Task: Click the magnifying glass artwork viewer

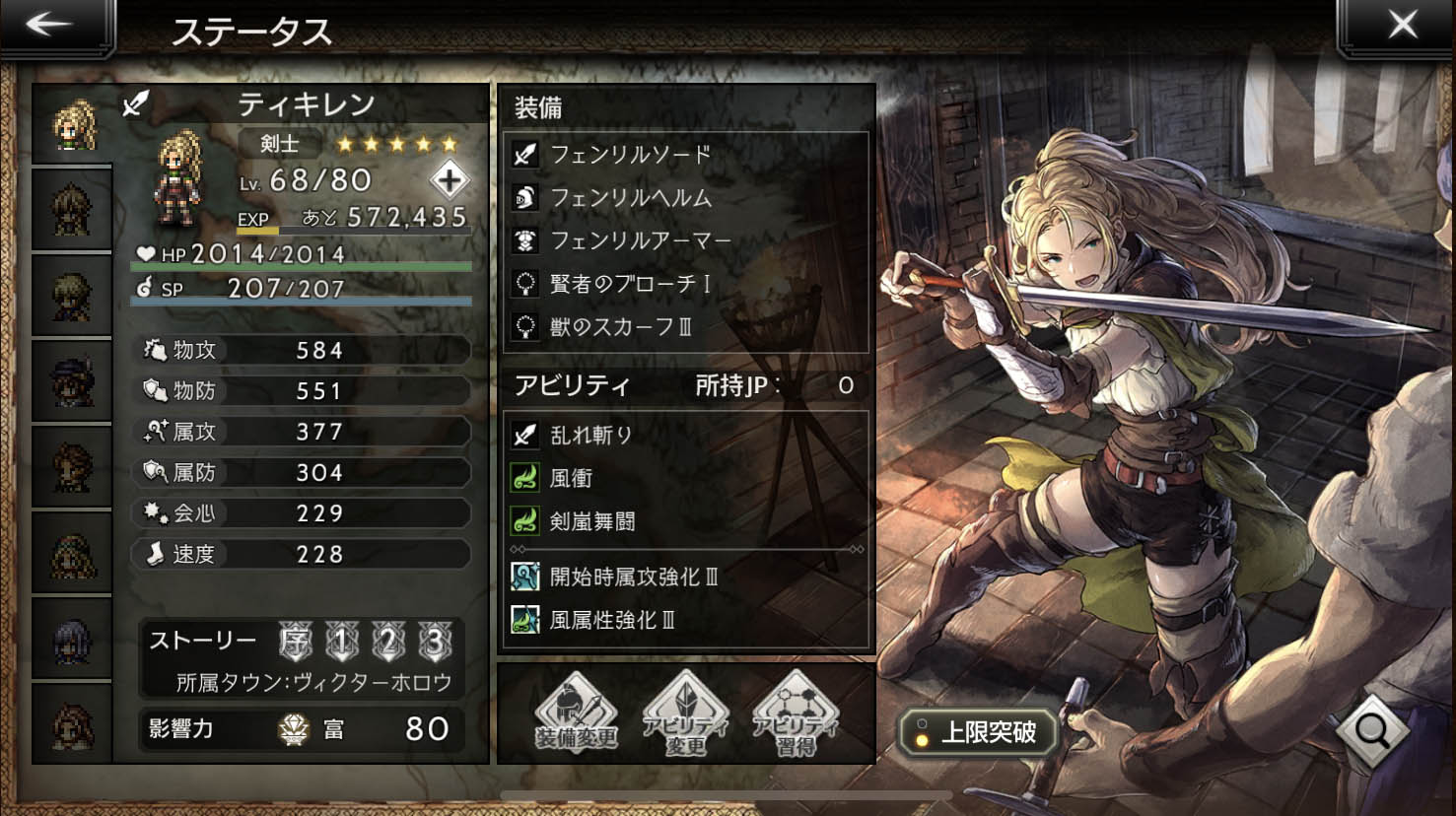Action: point(1371,730)
